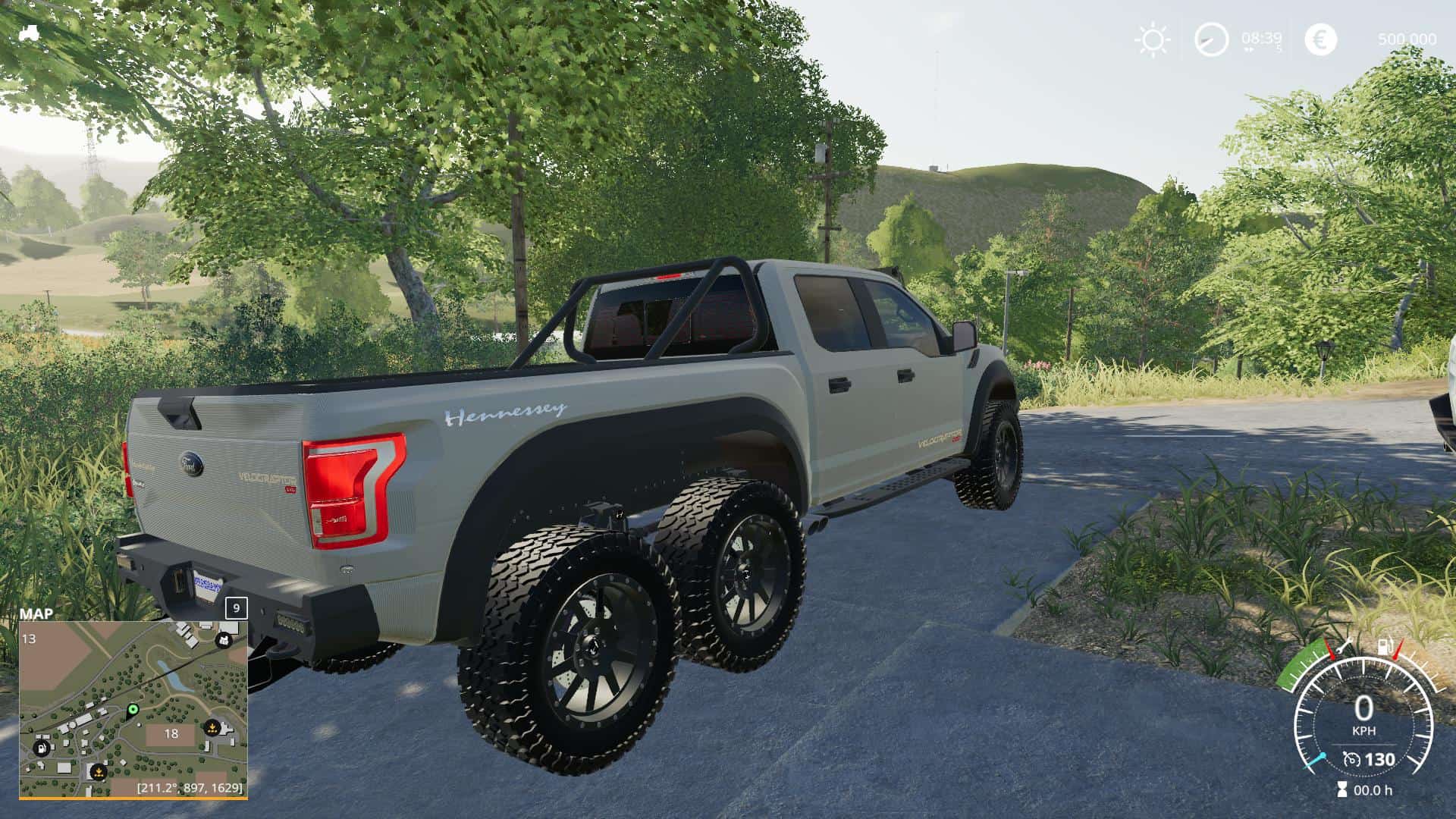This screenshot has width=1456, height=819.
Task: Toggle the time-skip fast-forward arrows under the clock
Action: [1250, 50]
